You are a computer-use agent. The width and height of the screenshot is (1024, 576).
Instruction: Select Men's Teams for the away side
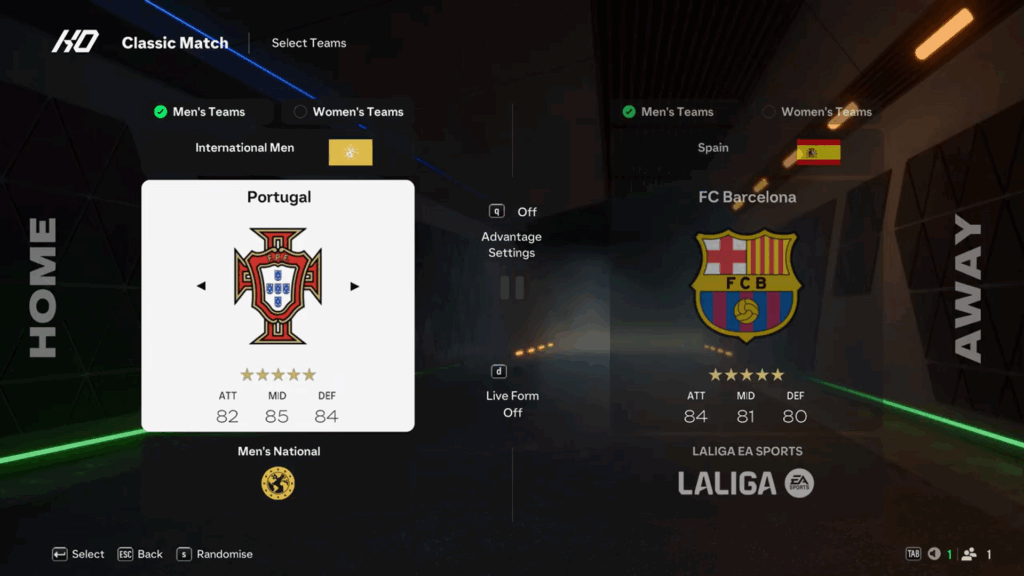pyautogui.click(x=668, y=112)
